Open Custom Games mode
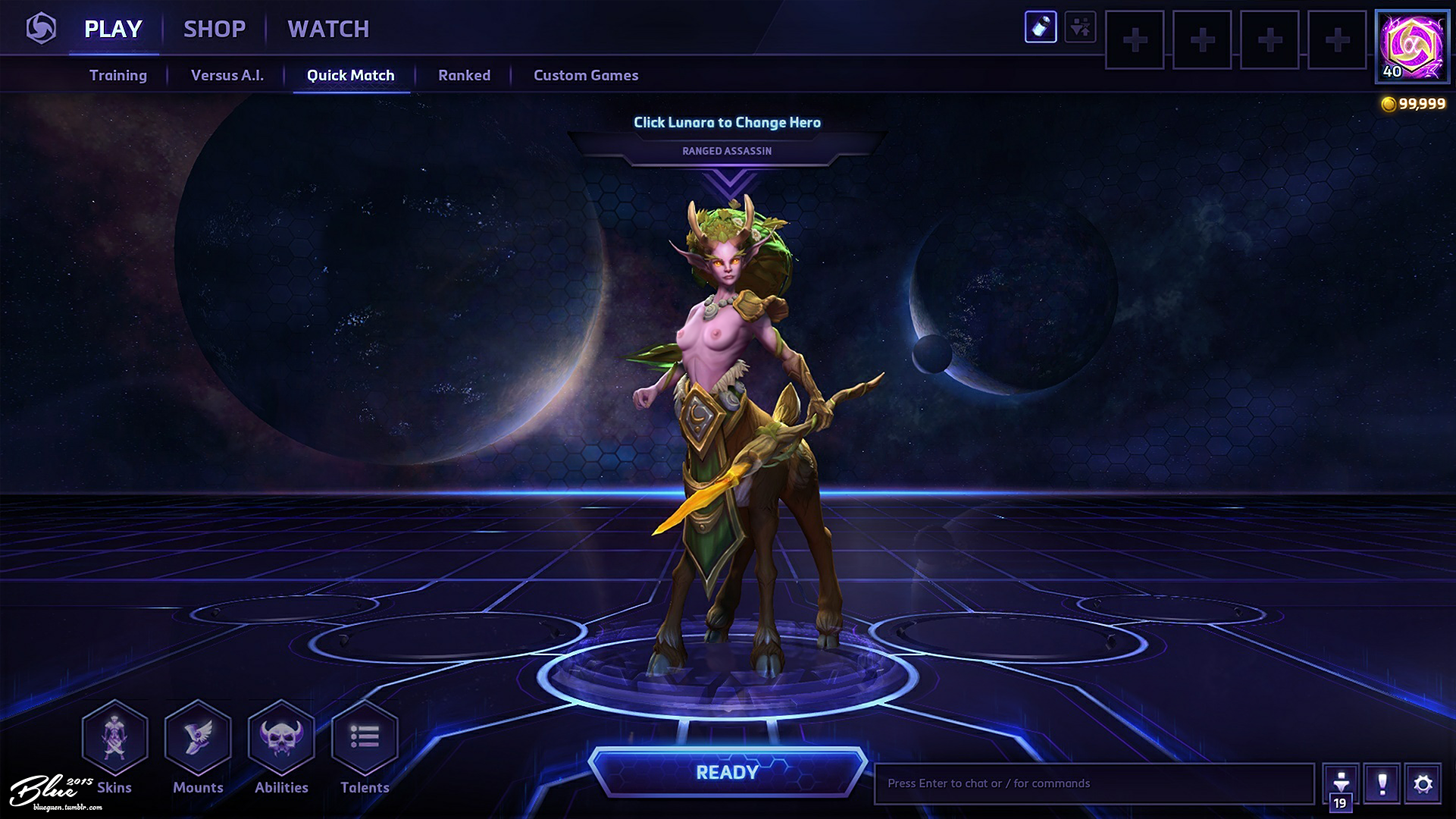The height and width of the screenshot is (819, 1456). [586, 75]
